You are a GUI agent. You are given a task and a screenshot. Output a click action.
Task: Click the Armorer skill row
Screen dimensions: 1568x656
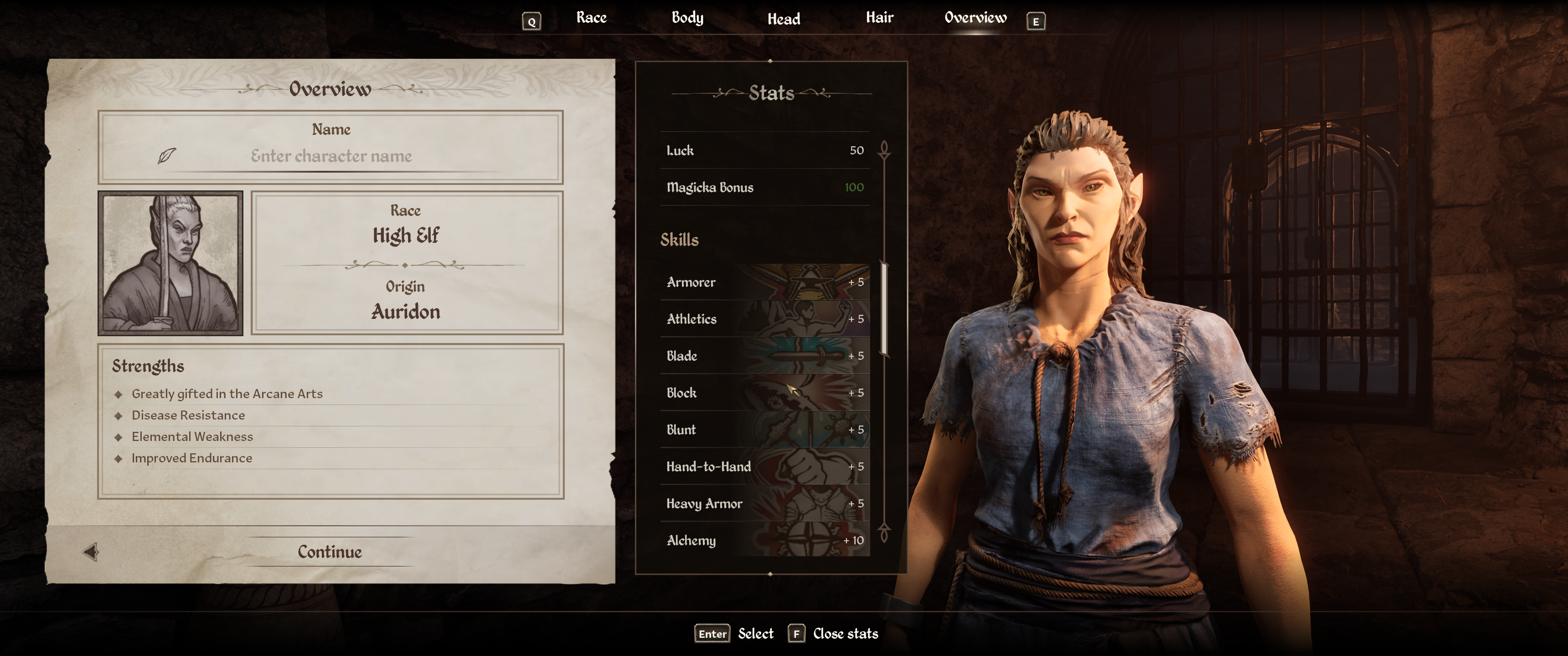pyautogui.click(x=764, y=282)
